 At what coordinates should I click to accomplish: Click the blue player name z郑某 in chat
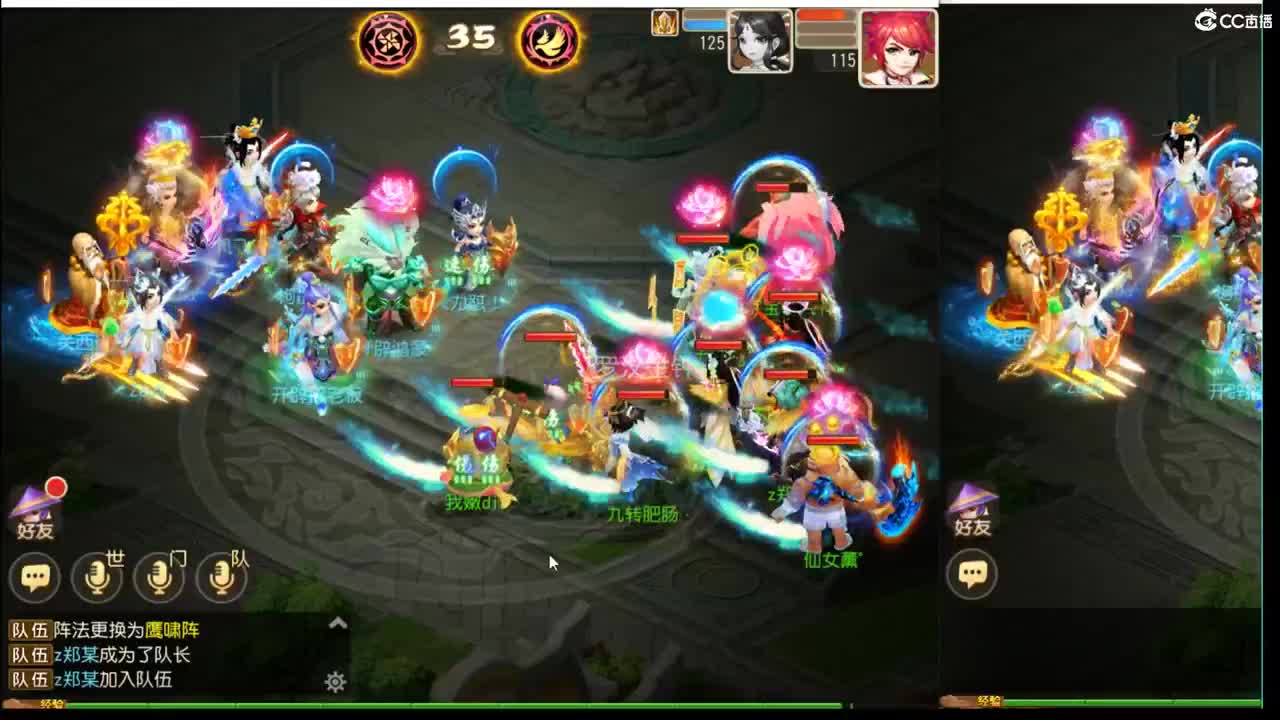pyautogui.click(x=75, y=655)
